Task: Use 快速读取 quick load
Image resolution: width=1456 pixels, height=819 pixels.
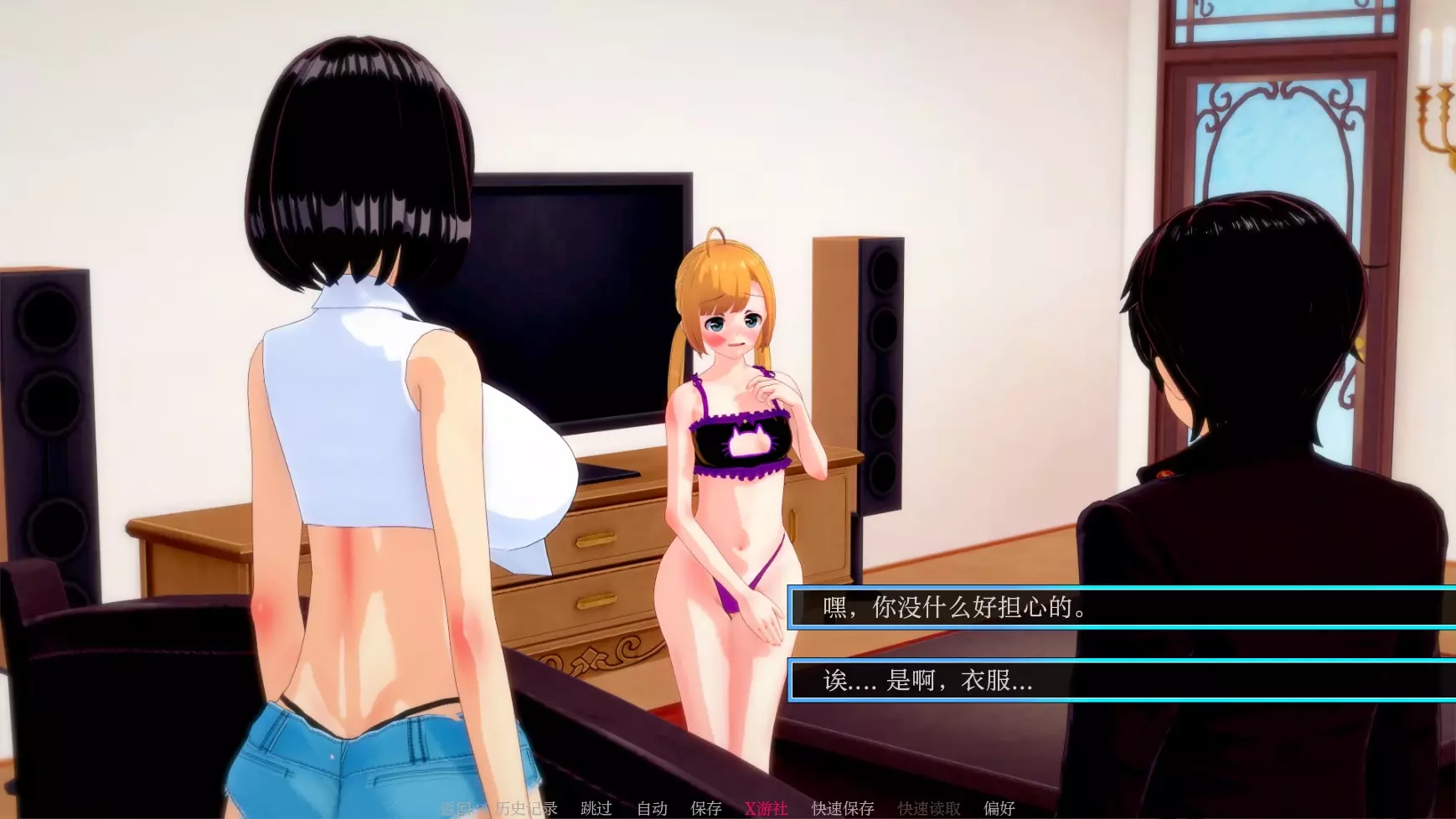Action: (x=929, y=808)
